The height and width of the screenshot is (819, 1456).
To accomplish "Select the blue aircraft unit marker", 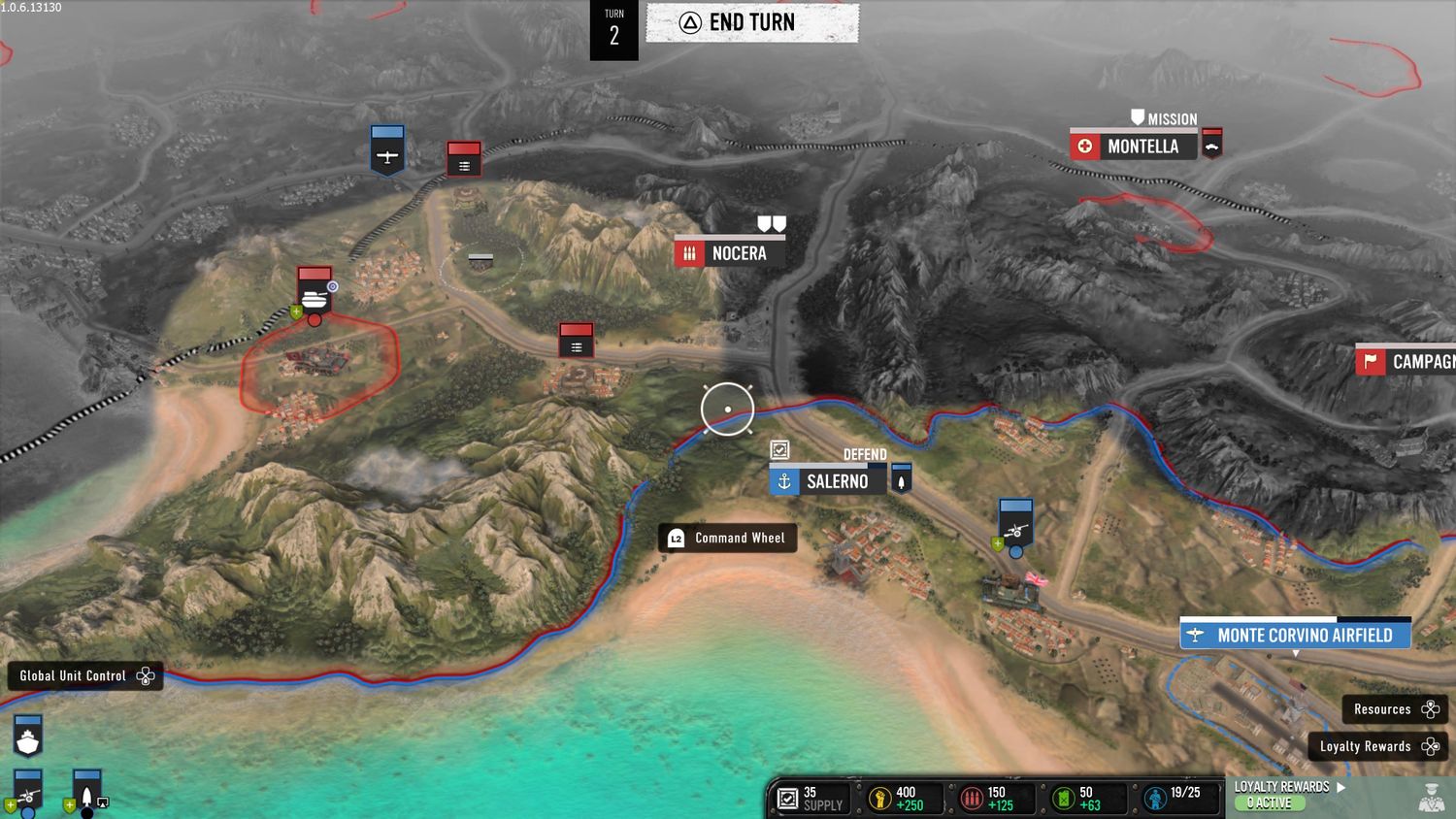I will pyautogui.click(x=387, y=149).
